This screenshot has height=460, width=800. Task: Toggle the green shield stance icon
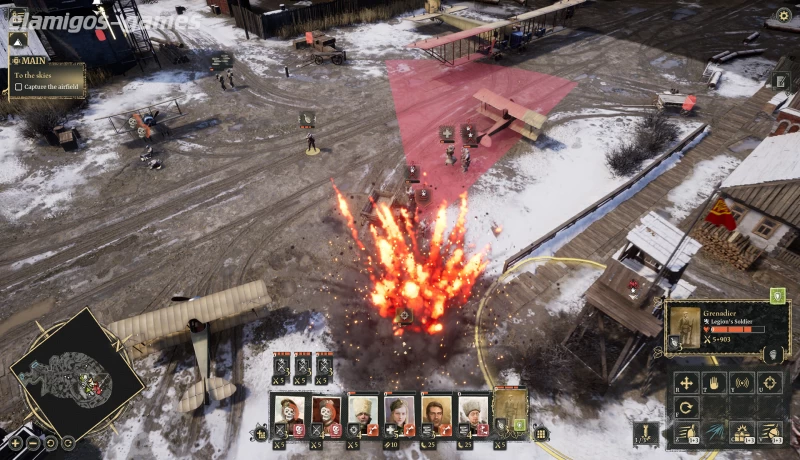coord(777,295)
